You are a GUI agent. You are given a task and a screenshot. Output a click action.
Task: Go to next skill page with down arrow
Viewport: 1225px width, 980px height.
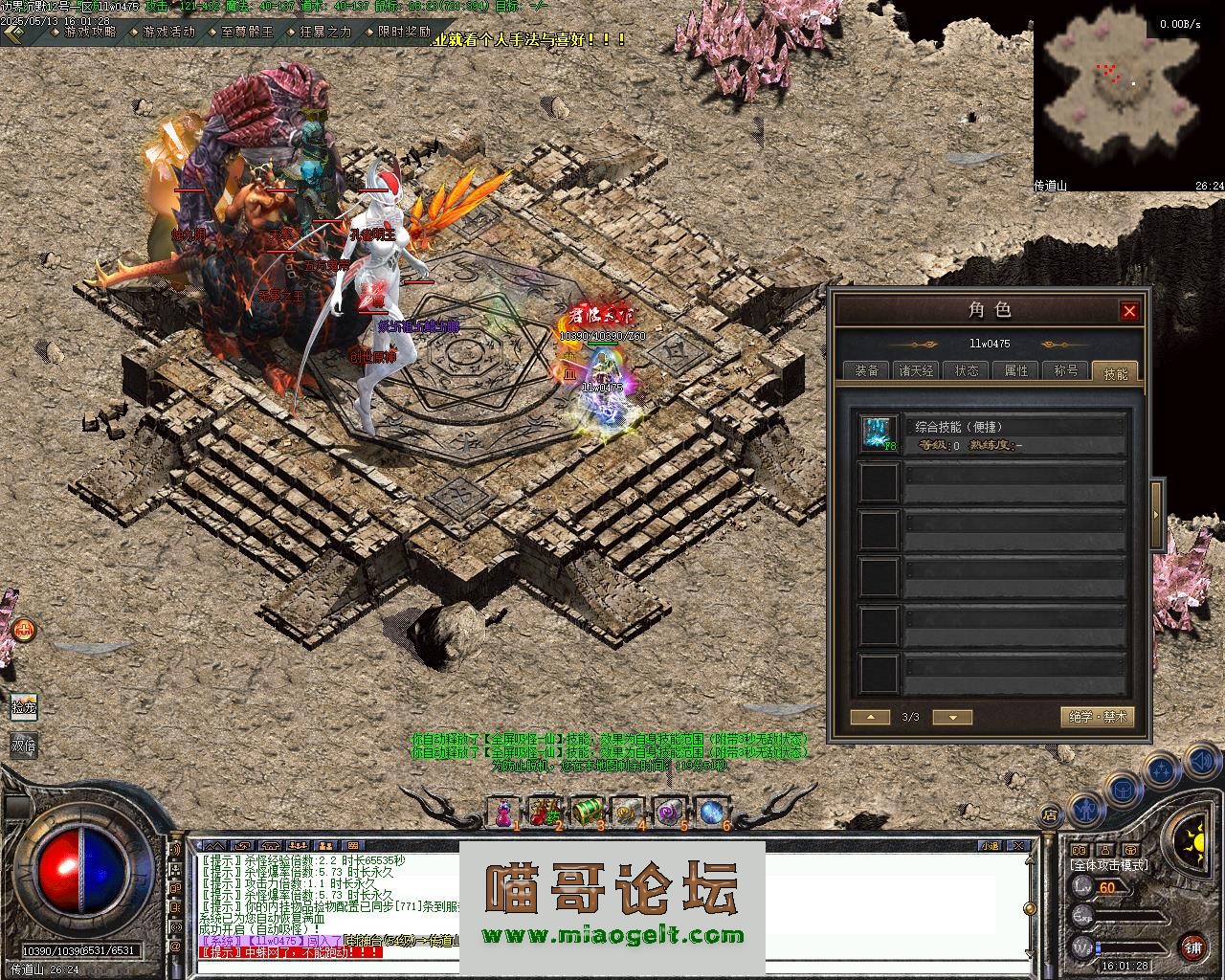[951, 717]
